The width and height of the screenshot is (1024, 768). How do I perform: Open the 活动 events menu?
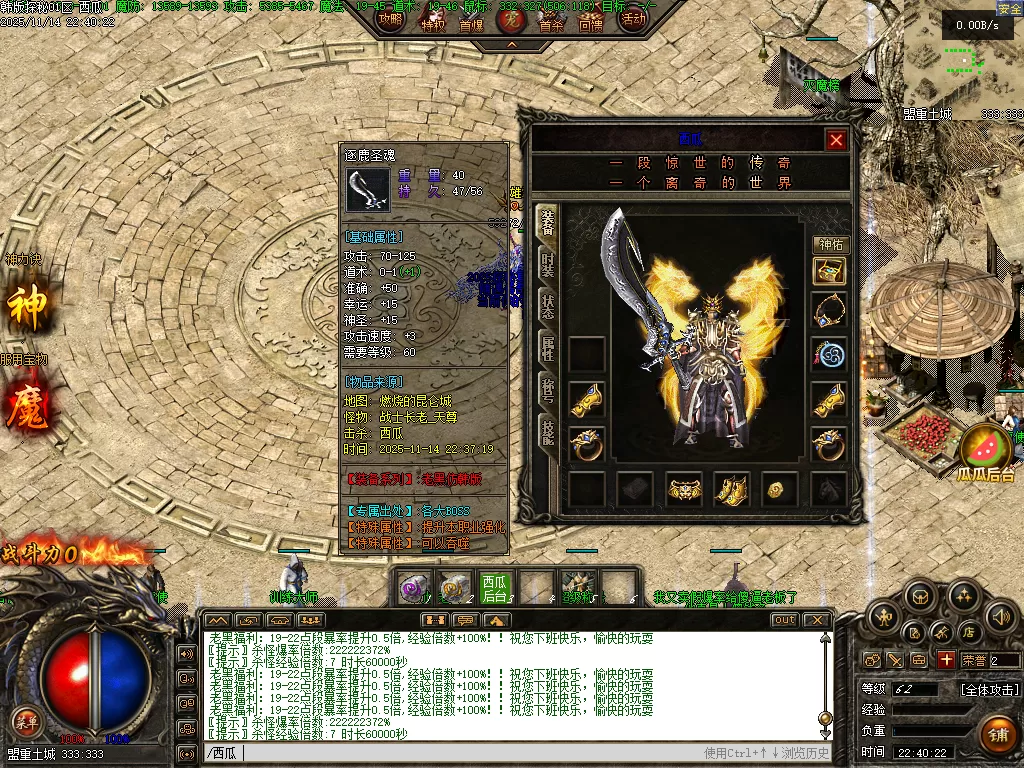632,19
